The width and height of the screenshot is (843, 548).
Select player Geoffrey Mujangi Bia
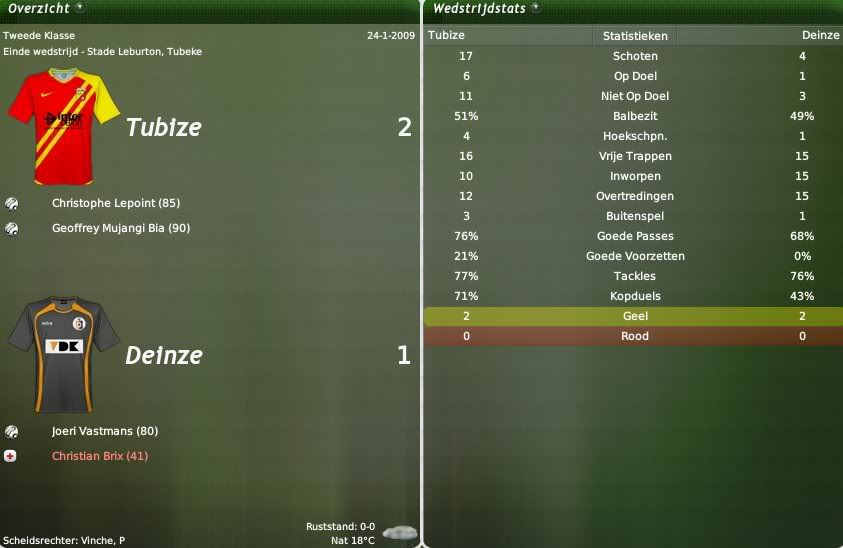(121, 228)
